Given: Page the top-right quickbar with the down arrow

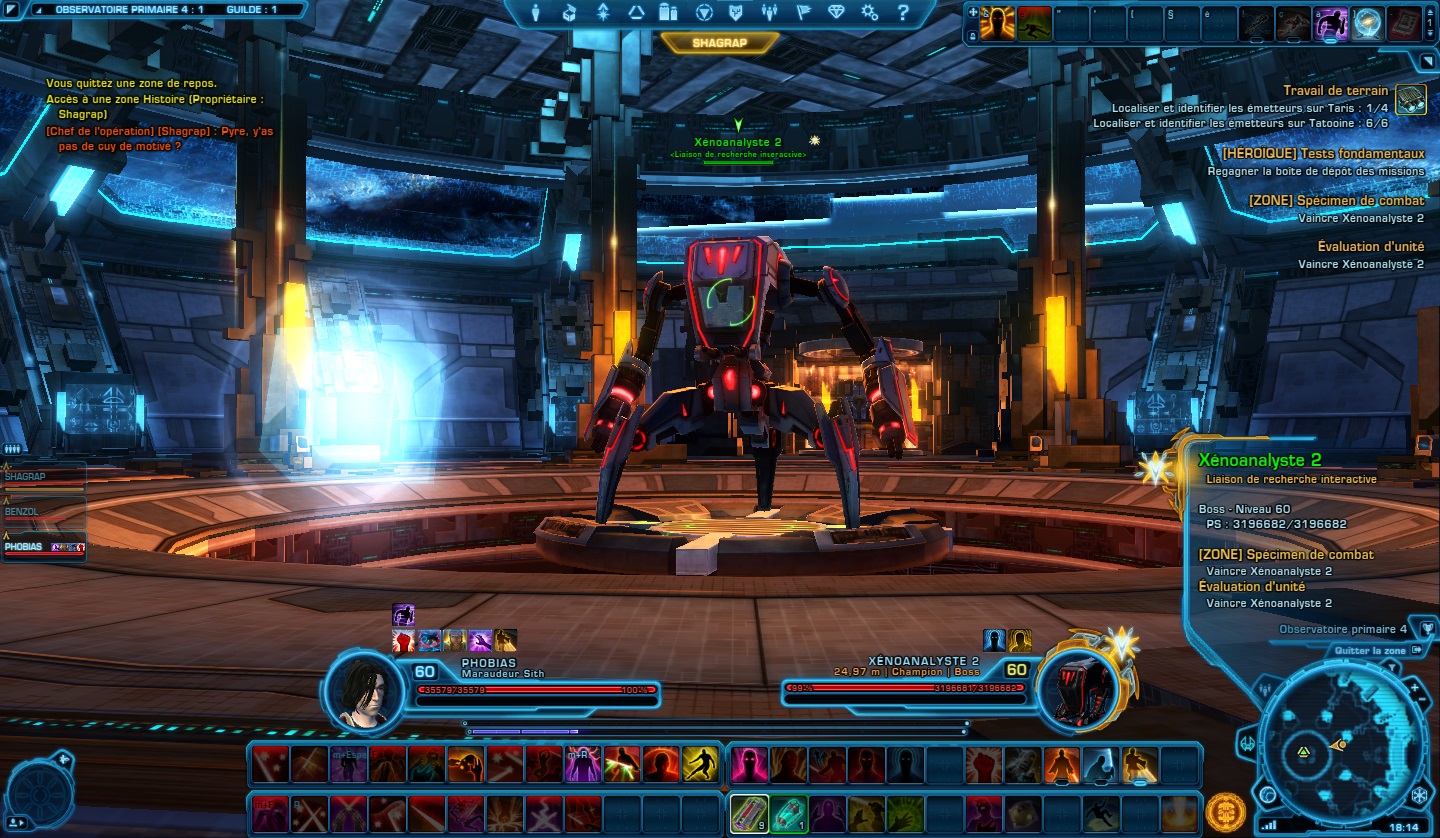Looking at the screenshot, I should (x=1430, y=33).
